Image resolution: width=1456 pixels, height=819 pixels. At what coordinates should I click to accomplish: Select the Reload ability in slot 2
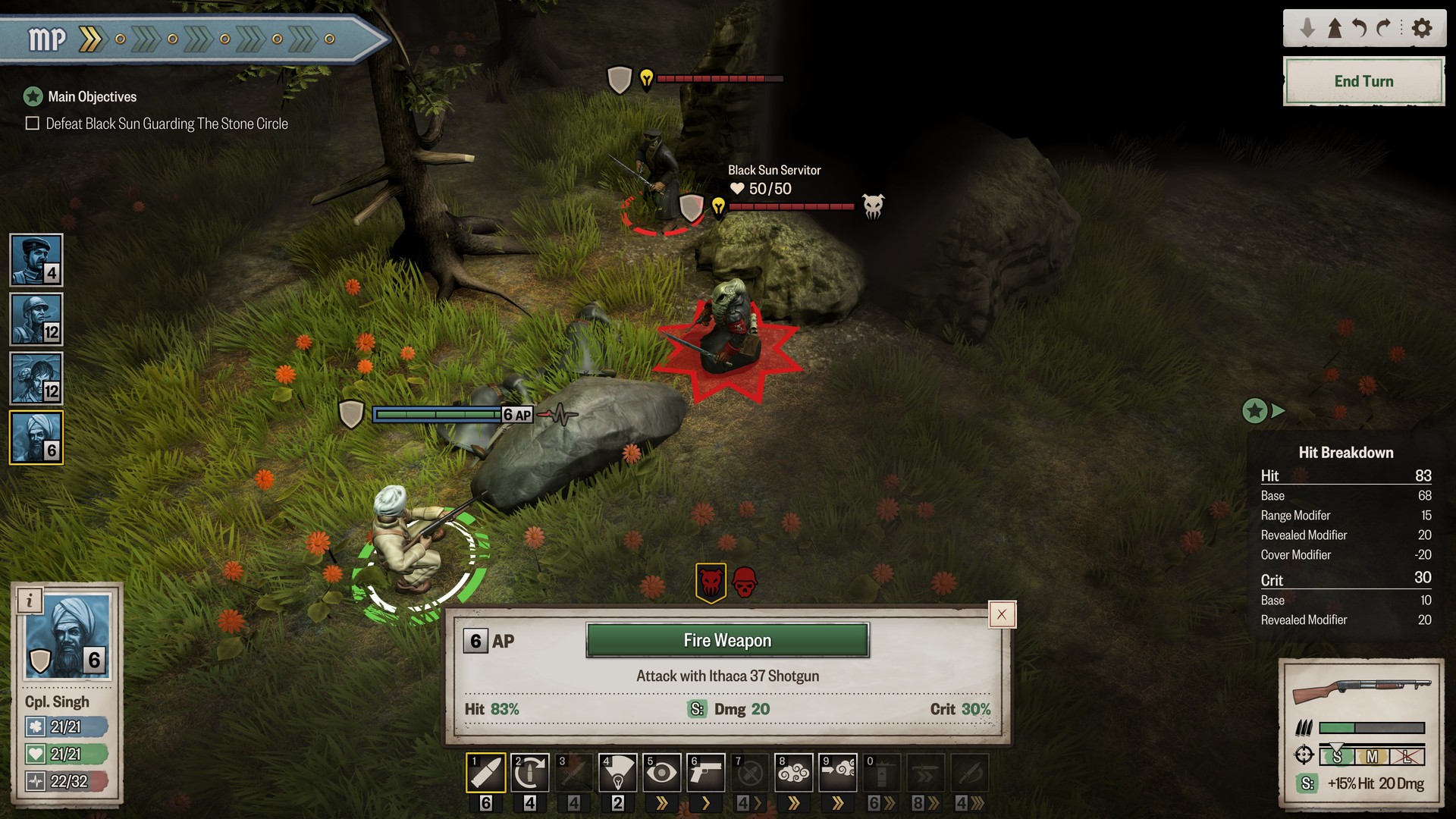tap(530, 772)
